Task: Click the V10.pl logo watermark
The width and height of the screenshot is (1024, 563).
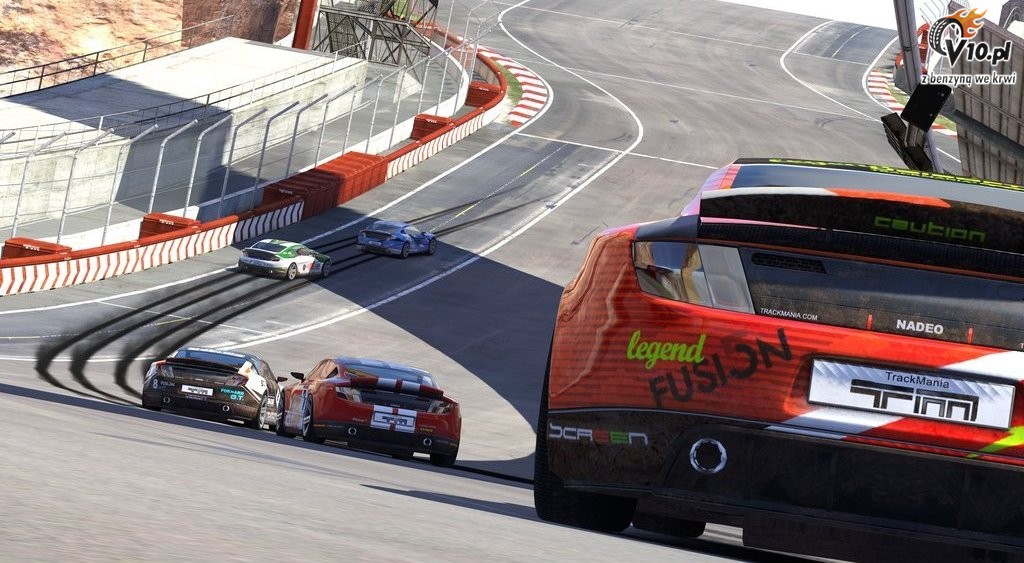Action: click(x=968, y=45)
